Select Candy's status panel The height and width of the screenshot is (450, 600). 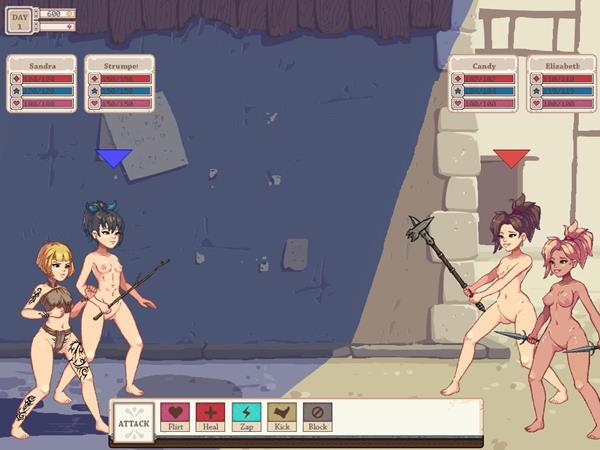coord(482,83)
